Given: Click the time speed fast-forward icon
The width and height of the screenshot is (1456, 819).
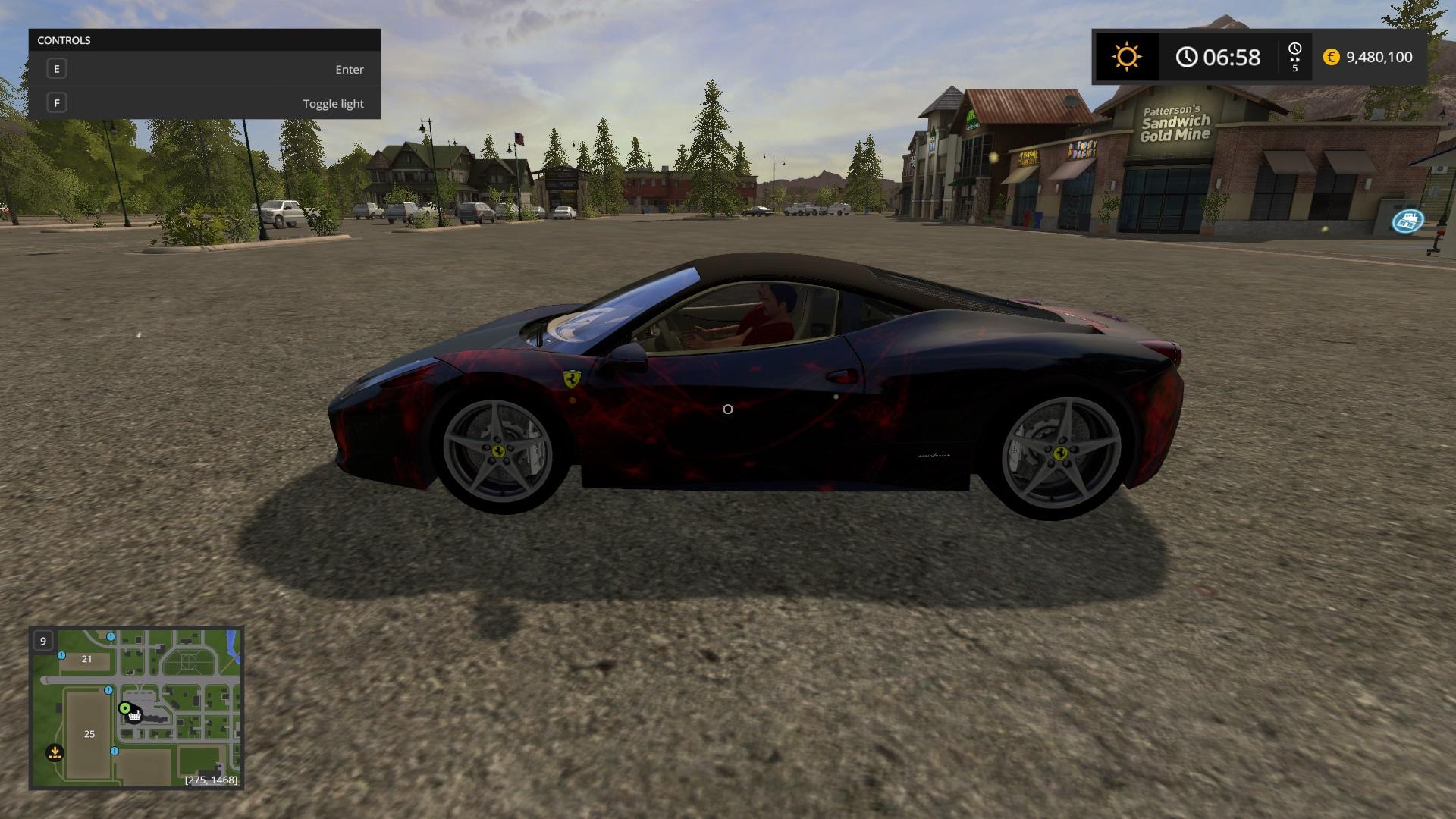Looking at the screenshot, I should (1294, 57).
